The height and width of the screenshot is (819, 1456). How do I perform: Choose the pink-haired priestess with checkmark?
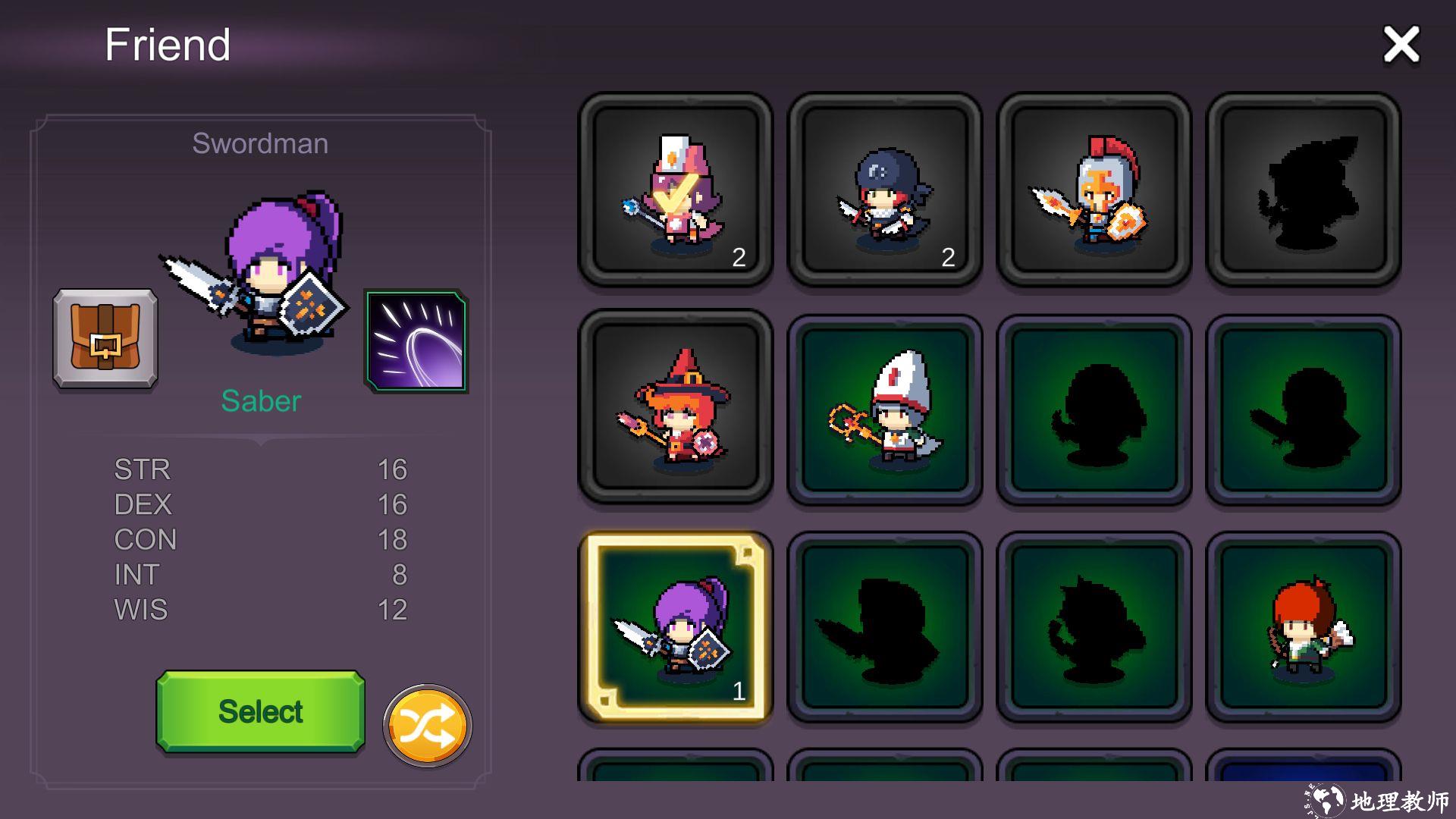point(675,190)
